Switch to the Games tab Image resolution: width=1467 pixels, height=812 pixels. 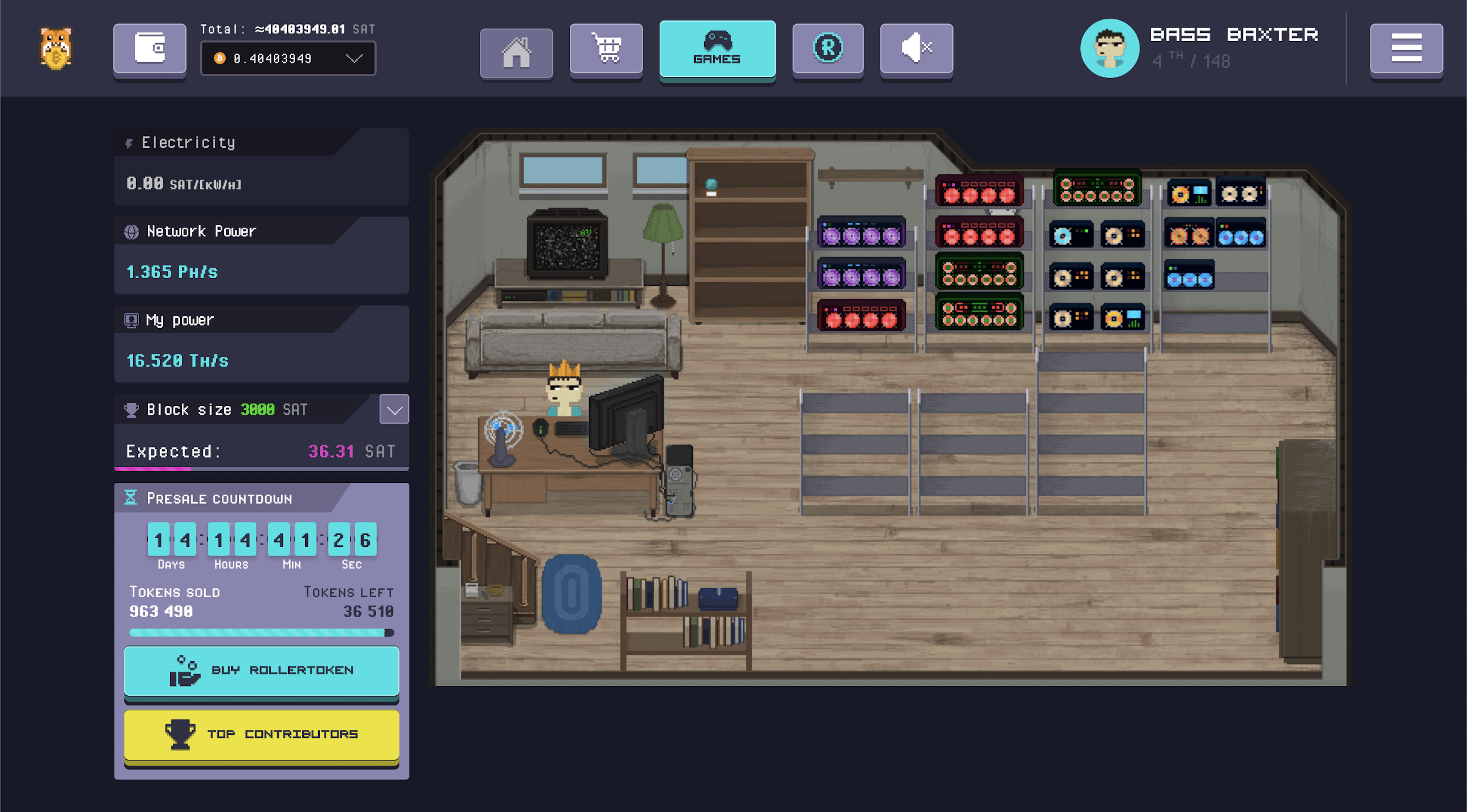(716, 49)
